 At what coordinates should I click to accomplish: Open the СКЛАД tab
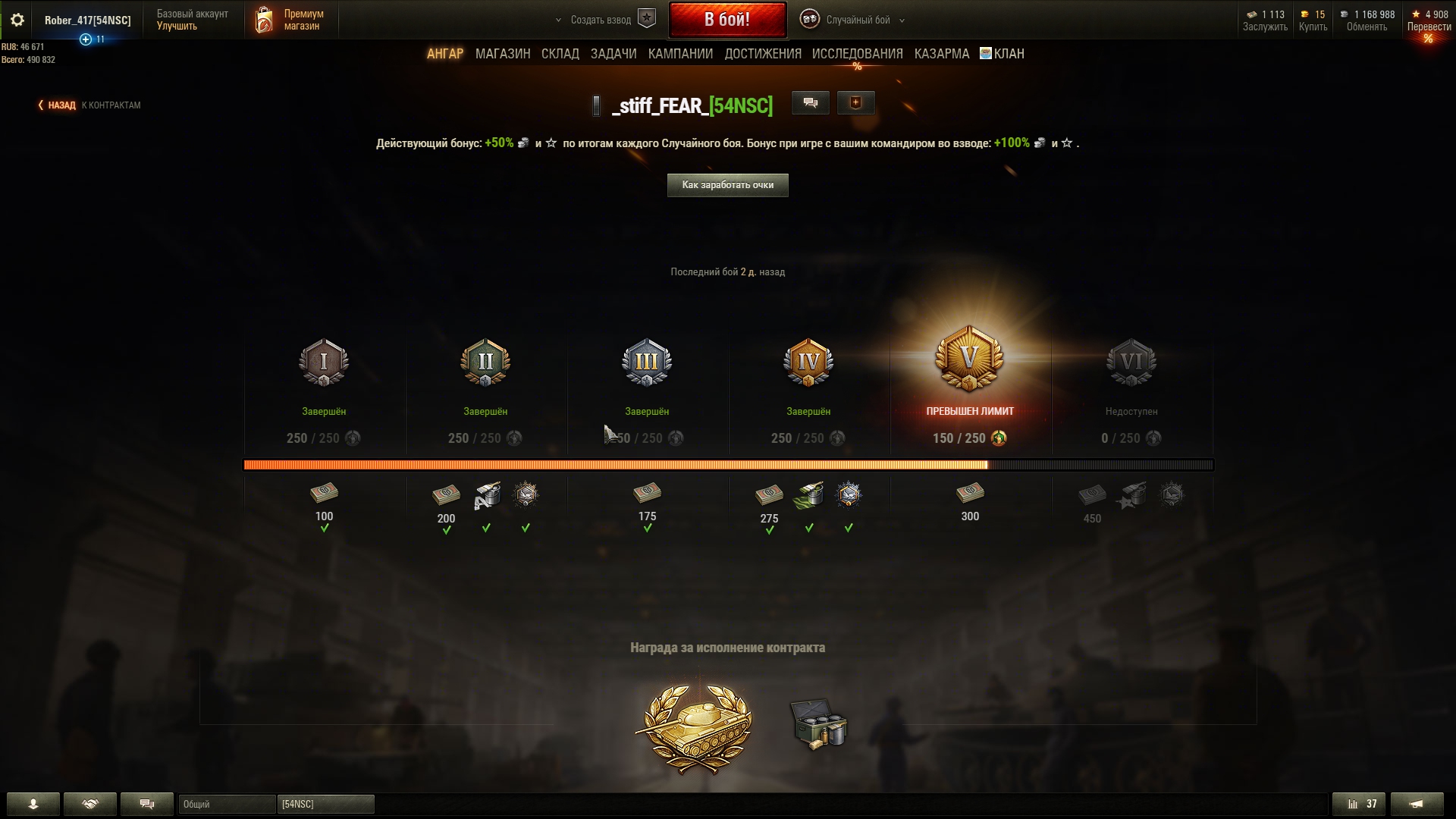560,54
